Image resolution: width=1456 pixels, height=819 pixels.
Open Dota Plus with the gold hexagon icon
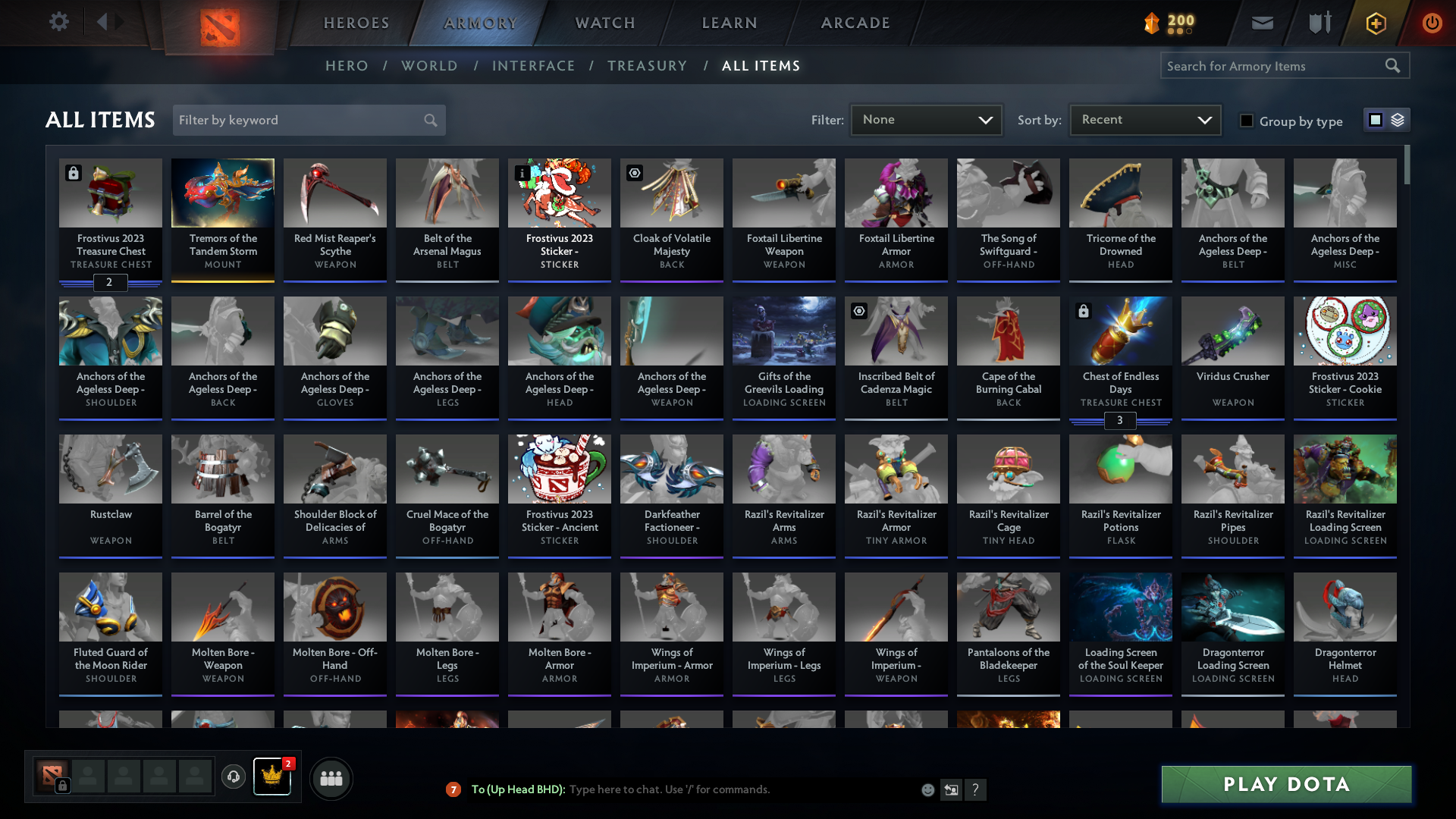[1375, 23]
